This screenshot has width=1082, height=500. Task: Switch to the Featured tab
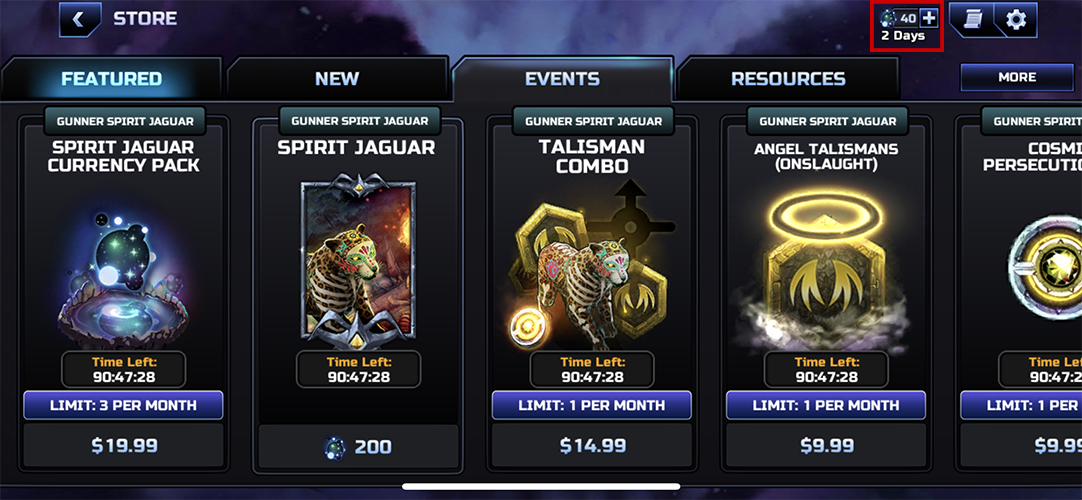[x=111, y=79]
